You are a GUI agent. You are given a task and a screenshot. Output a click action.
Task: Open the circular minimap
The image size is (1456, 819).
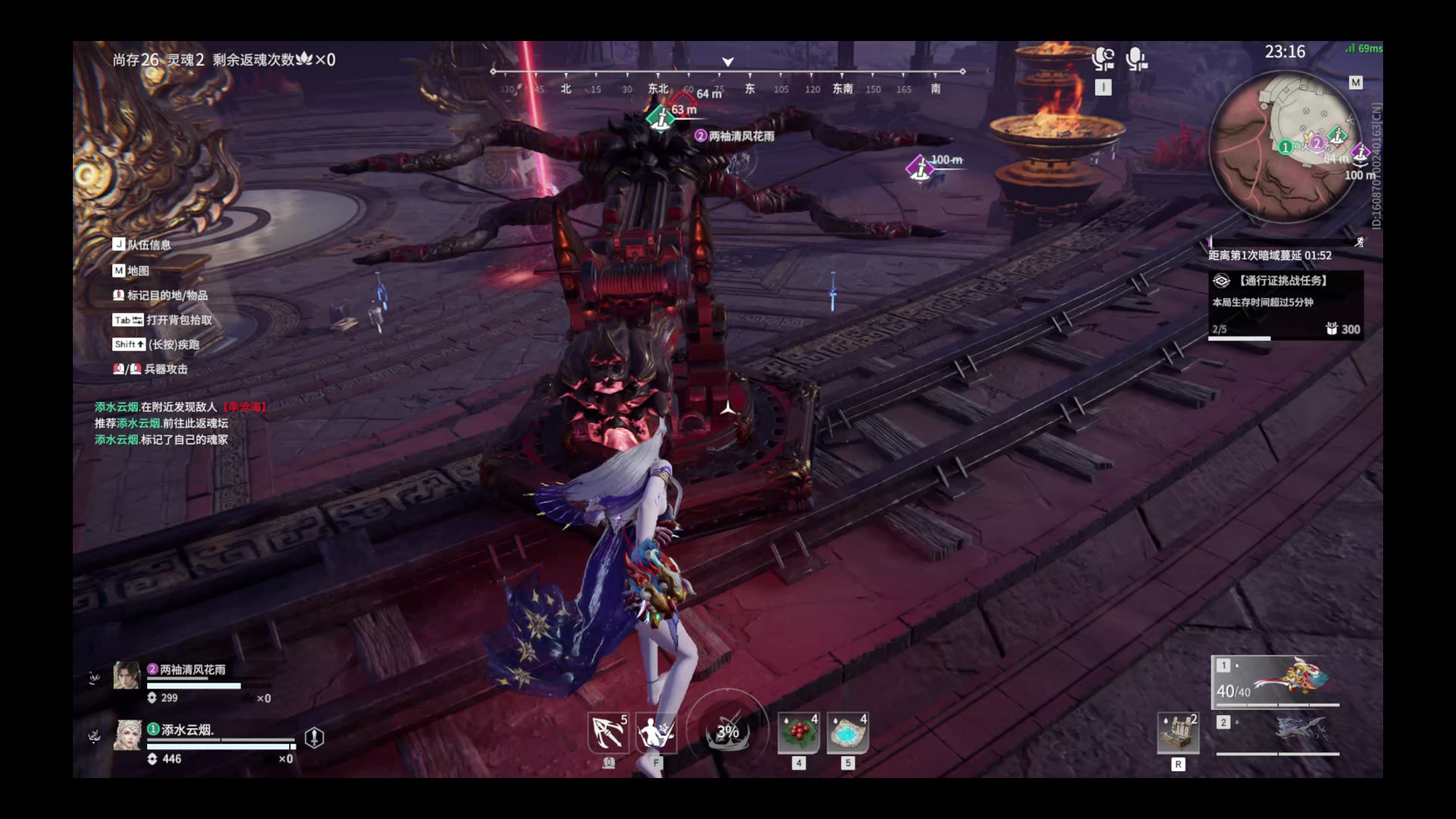tap(1283, 148)
